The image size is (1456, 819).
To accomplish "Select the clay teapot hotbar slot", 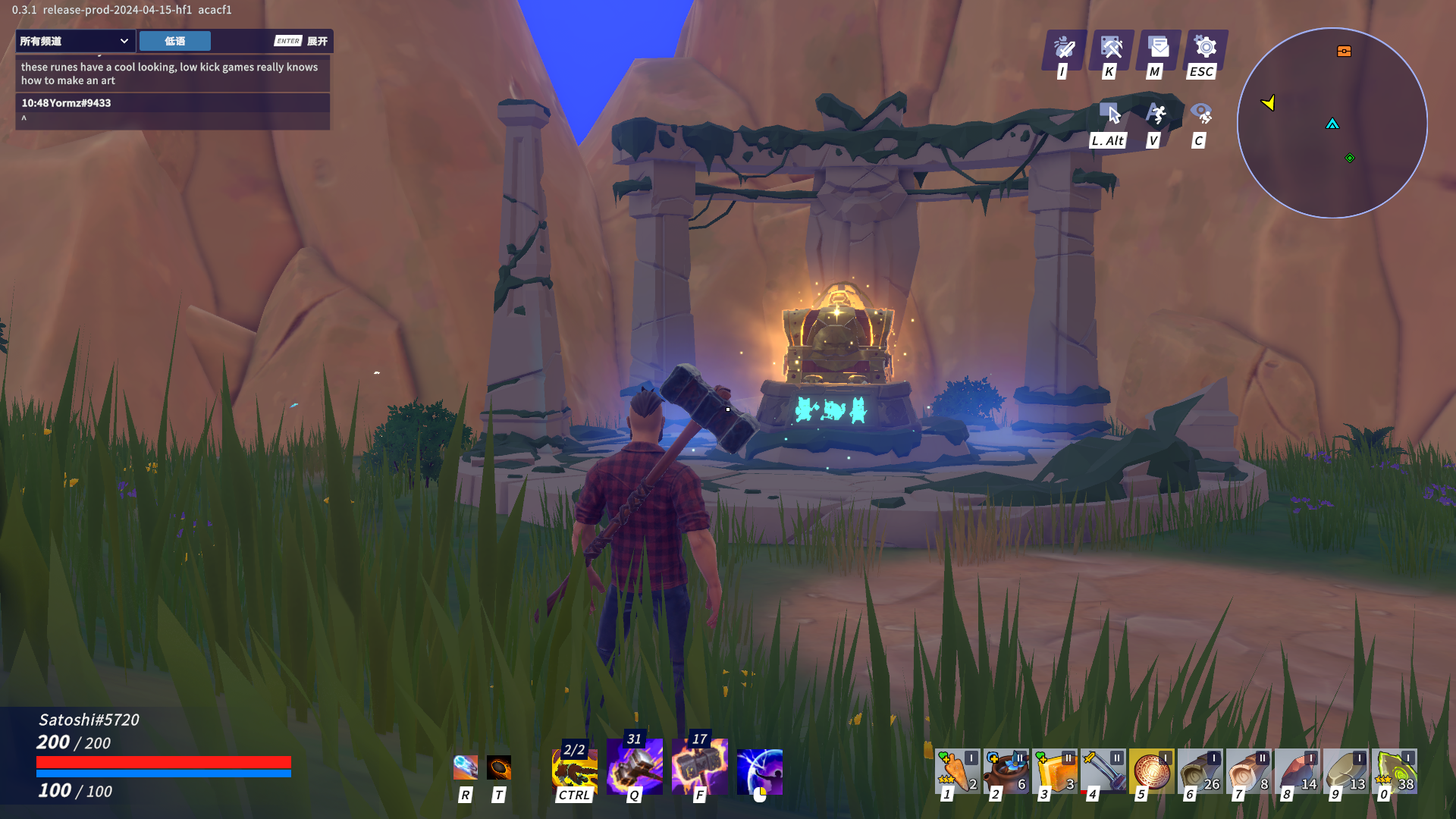I will [x=1006, y=771].
